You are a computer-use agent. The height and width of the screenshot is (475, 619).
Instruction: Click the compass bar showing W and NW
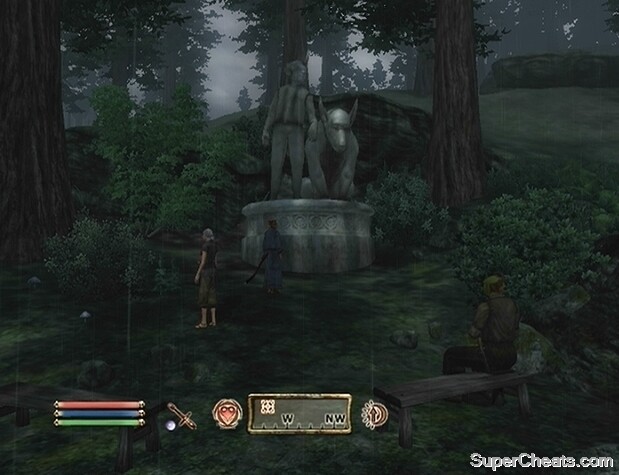pos(299,411)
